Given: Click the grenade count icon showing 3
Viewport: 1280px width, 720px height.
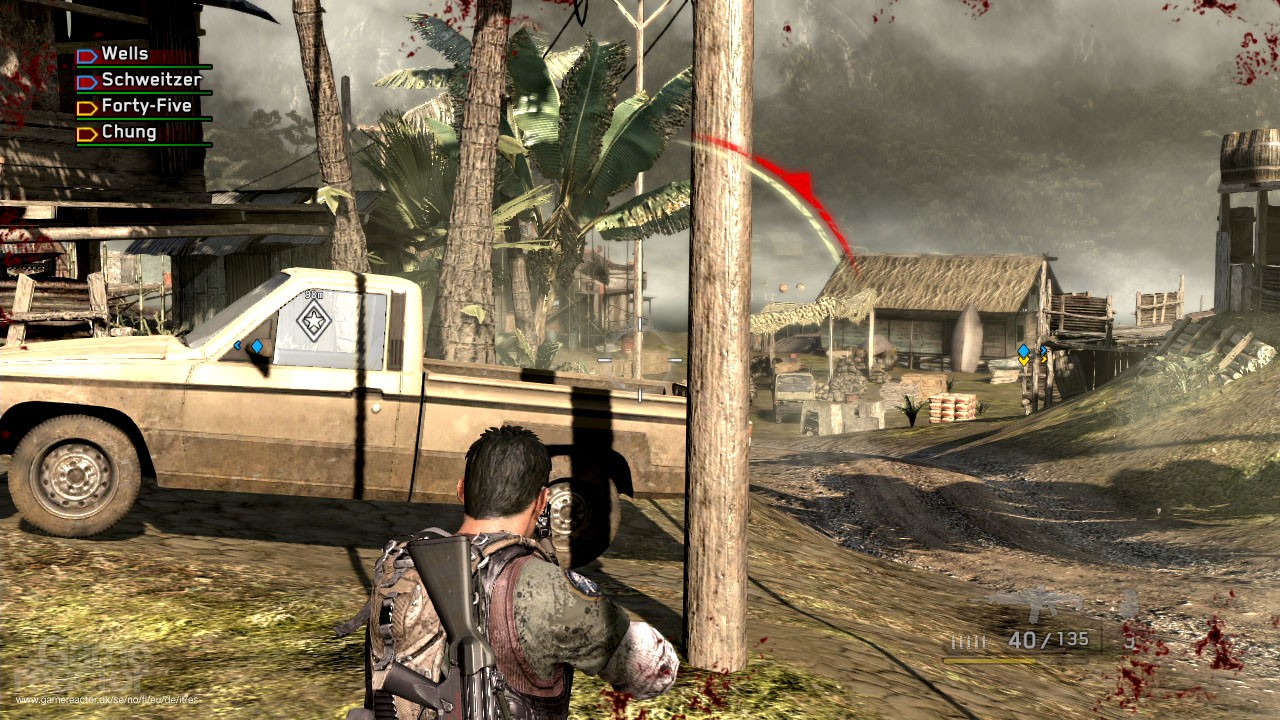Looking at the screenshot, I should (1131, 643).
